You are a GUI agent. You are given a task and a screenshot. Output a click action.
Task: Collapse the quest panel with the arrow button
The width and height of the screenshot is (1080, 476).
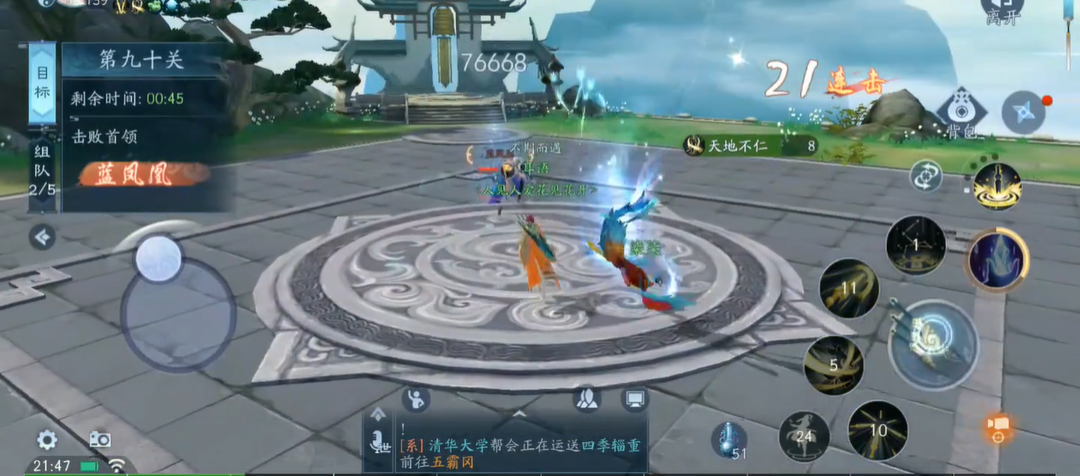tap(42, 237)
